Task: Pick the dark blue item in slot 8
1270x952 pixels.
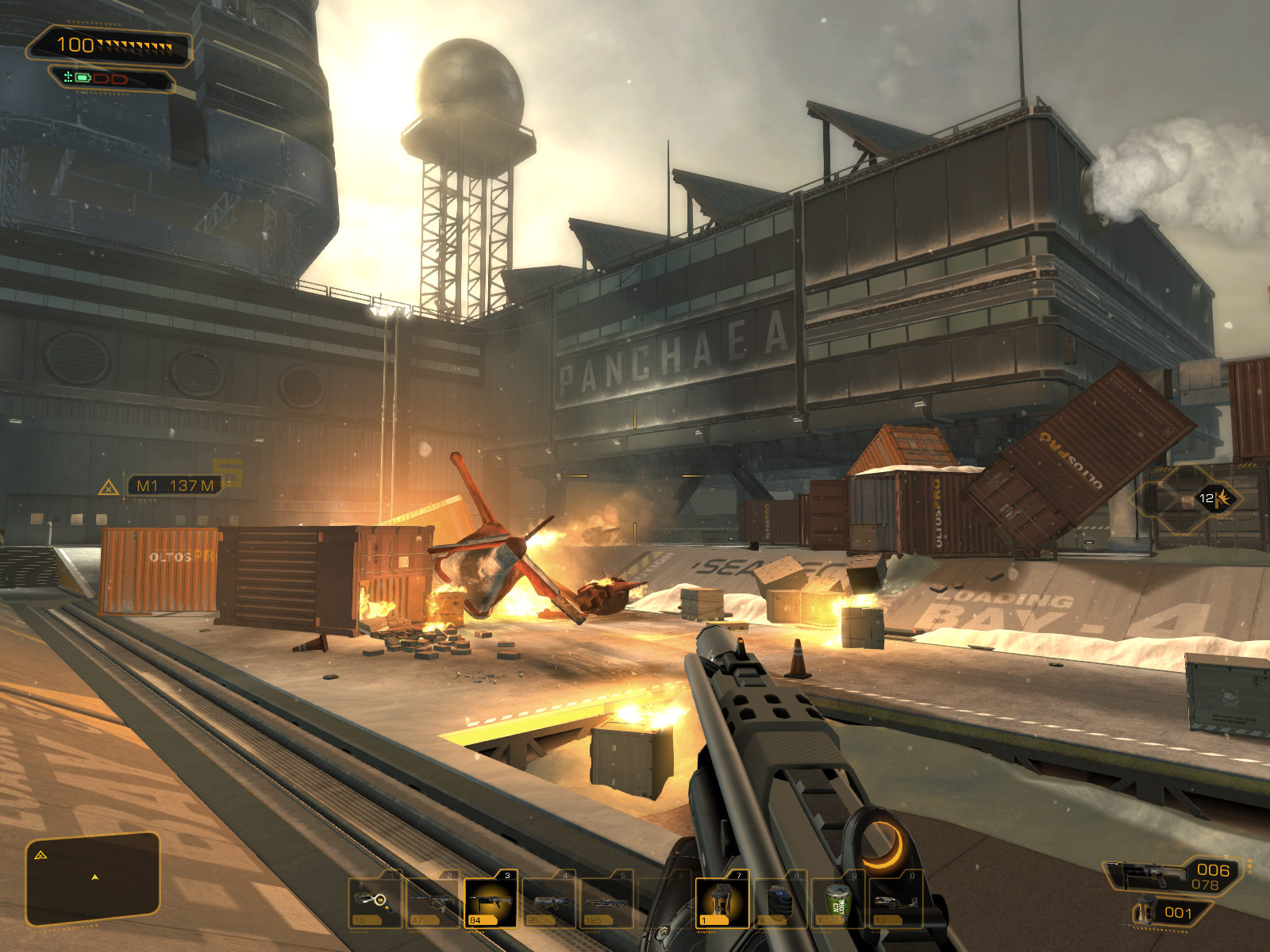Action: click(x=779, y=900)
